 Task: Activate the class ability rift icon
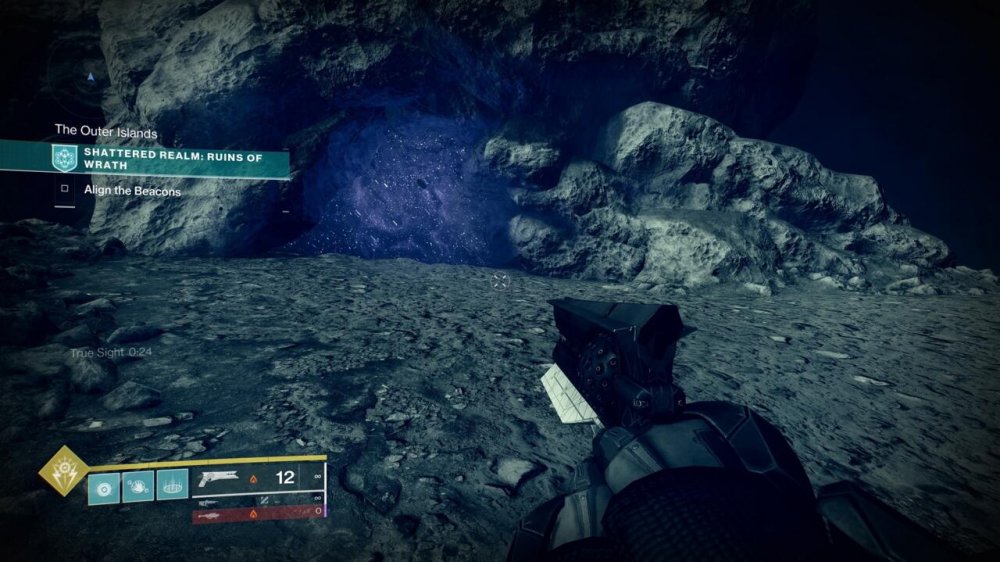tap(173, 486)
